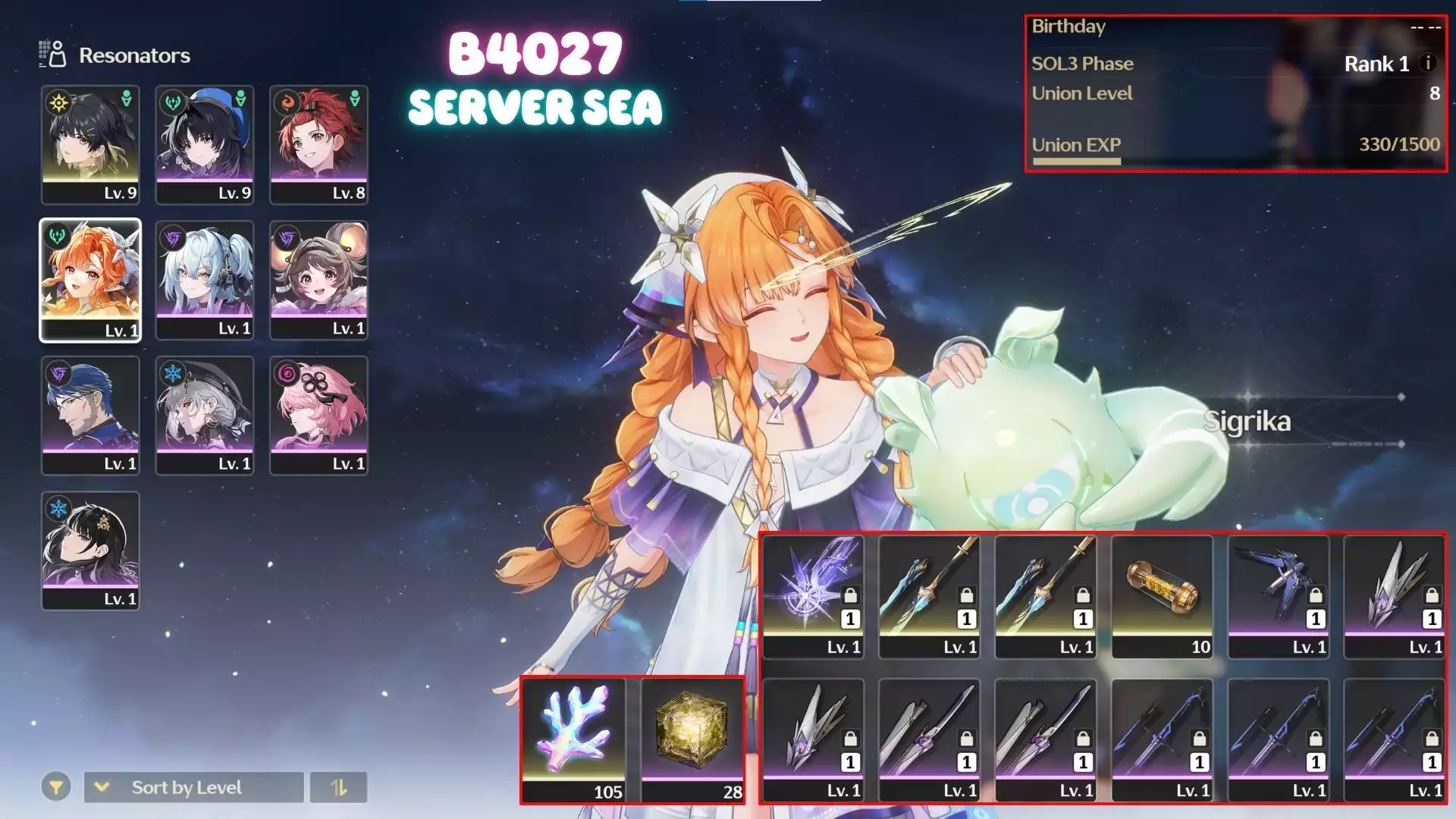Image resolution: width=1456 pixels, height=819 pixels.
Task: Choose the brown-haired resonator with hair buns
Action: pos(318,280)
